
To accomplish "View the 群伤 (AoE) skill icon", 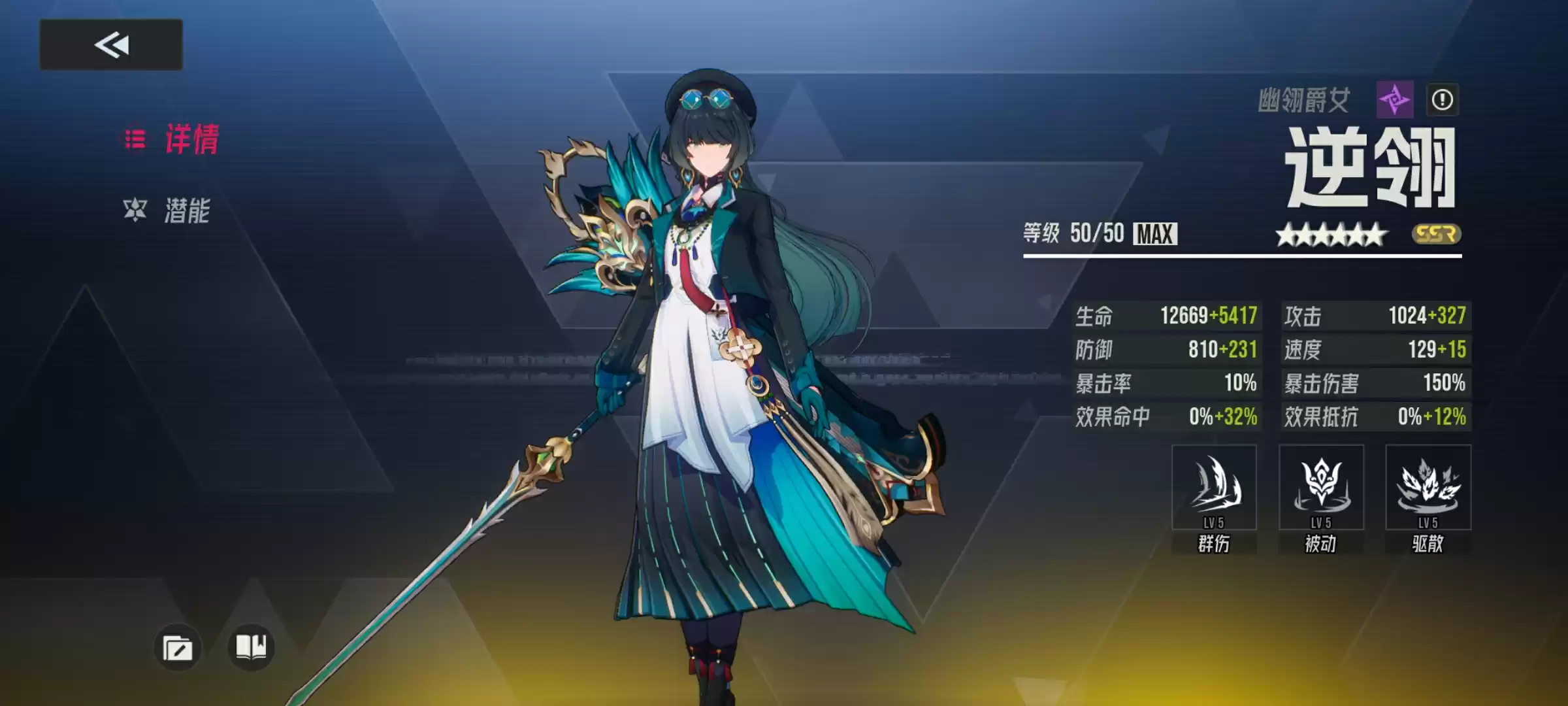I will [1213, 487].
